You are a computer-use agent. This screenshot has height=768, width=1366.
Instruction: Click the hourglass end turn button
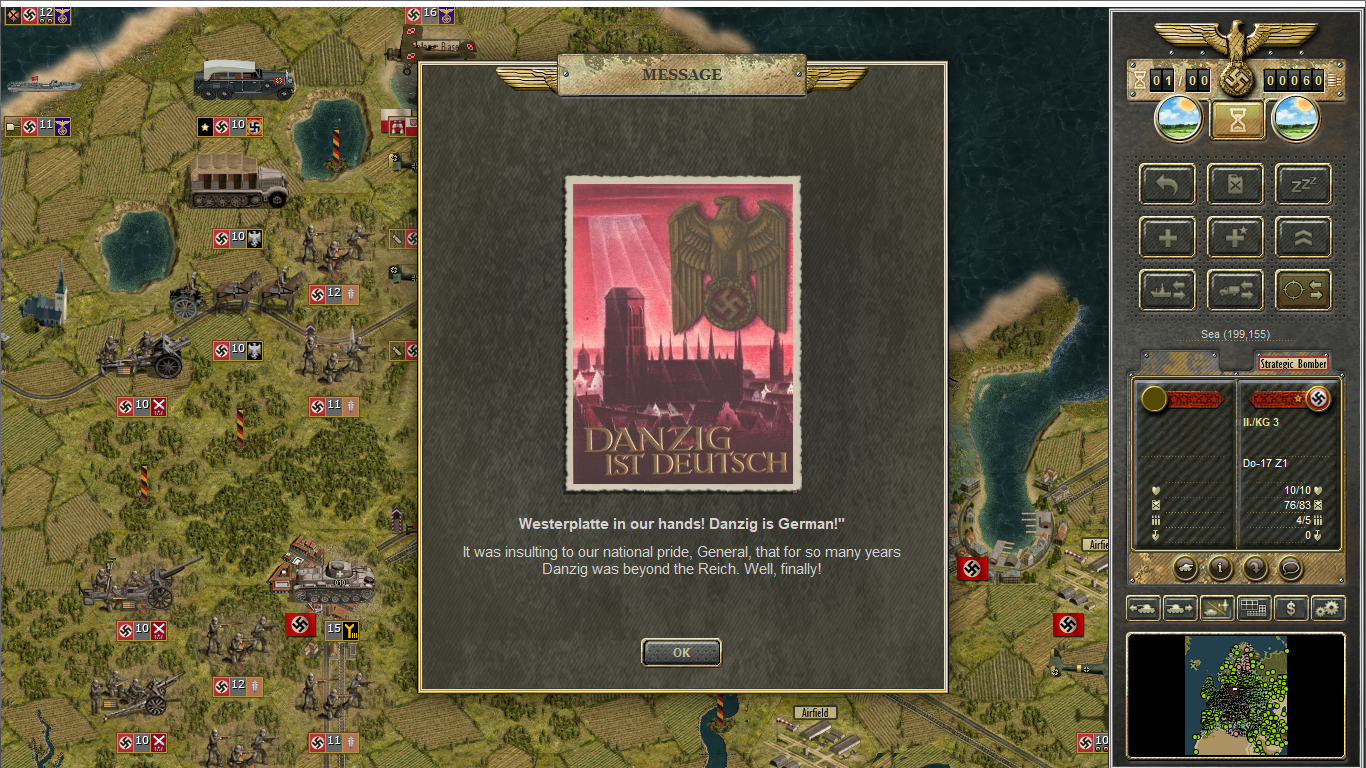point(1238,120)
